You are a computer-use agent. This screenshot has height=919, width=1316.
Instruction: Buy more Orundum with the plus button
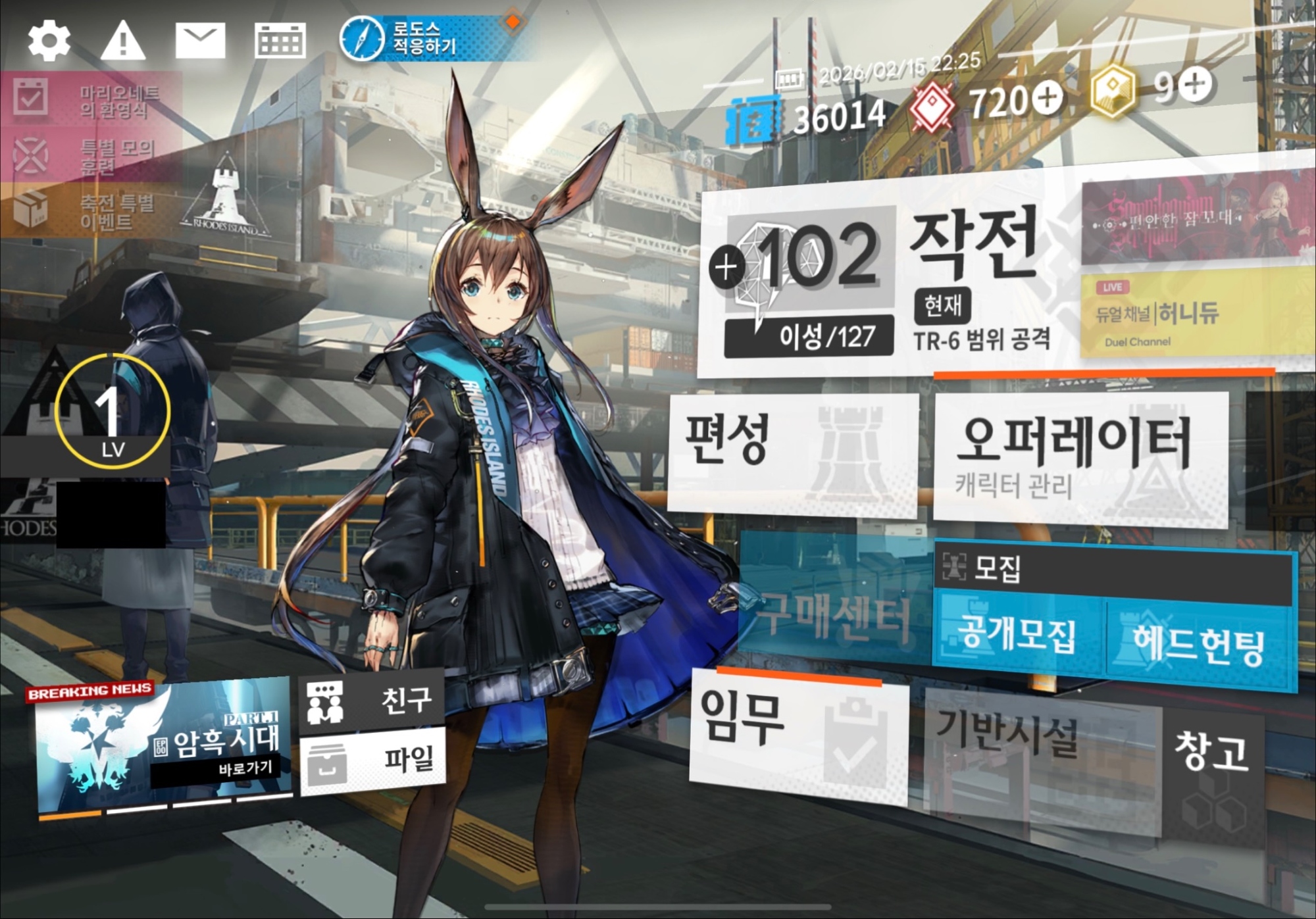[x=1047, y=97]
